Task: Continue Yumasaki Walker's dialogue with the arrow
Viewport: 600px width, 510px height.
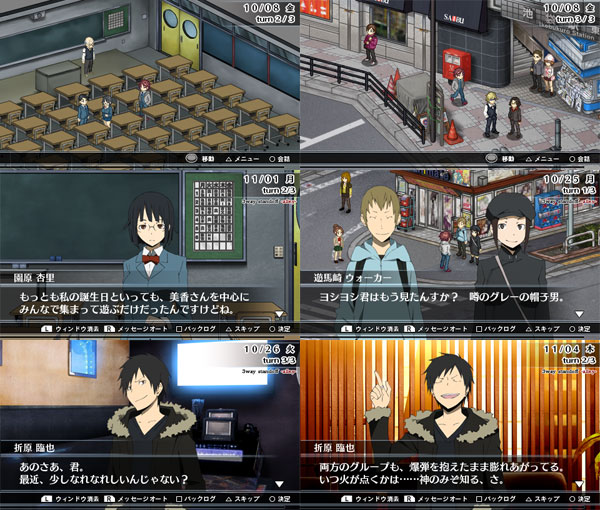Action: point(578,313)
